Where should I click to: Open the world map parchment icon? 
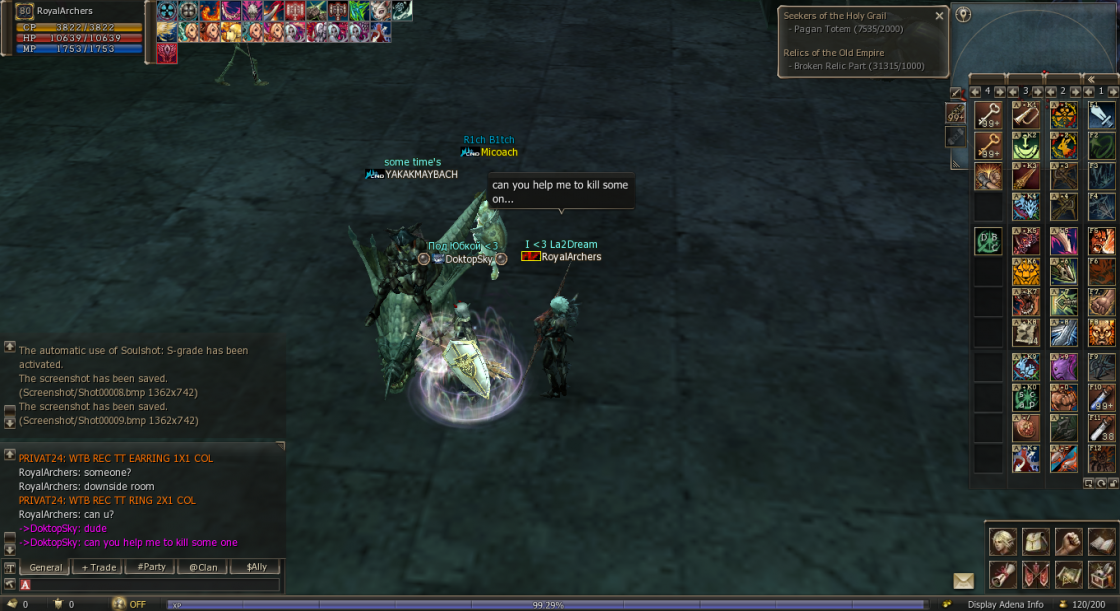coord(1069,574)
